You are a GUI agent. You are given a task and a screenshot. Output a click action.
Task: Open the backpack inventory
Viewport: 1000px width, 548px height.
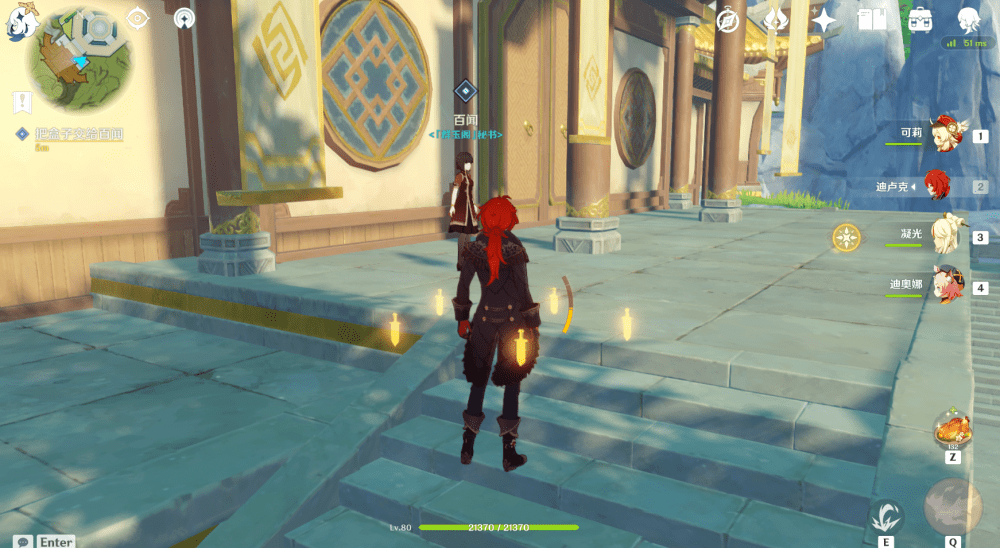pyautogui.click(x=920, y=20)
